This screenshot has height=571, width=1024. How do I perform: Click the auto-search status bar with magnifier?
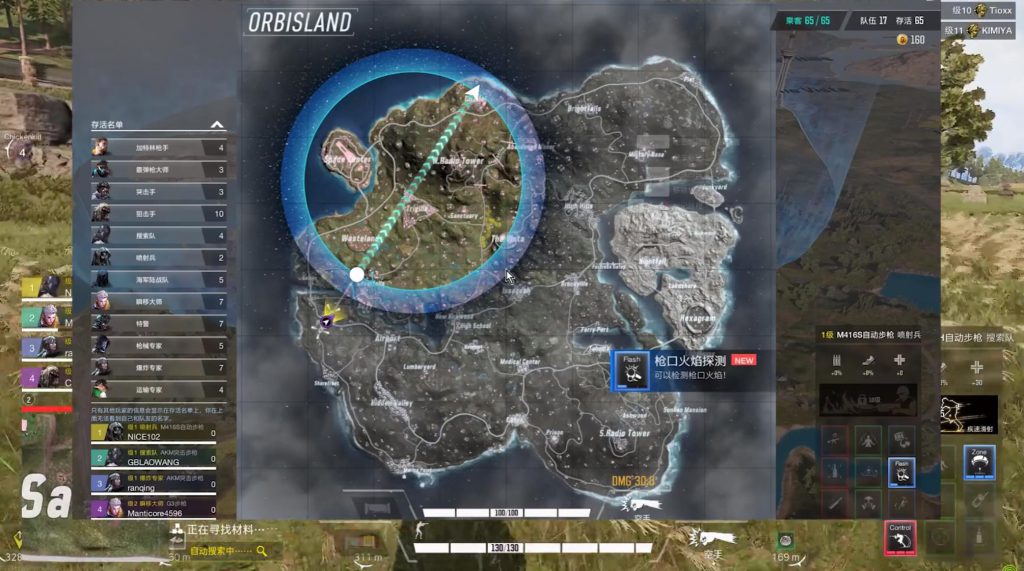coord(222,550)
